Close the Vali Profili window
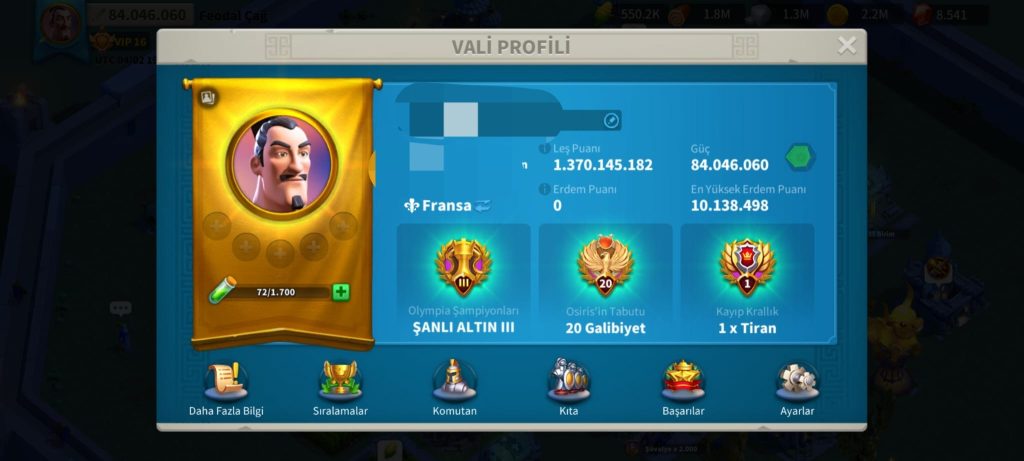 [x=846, y=45]
